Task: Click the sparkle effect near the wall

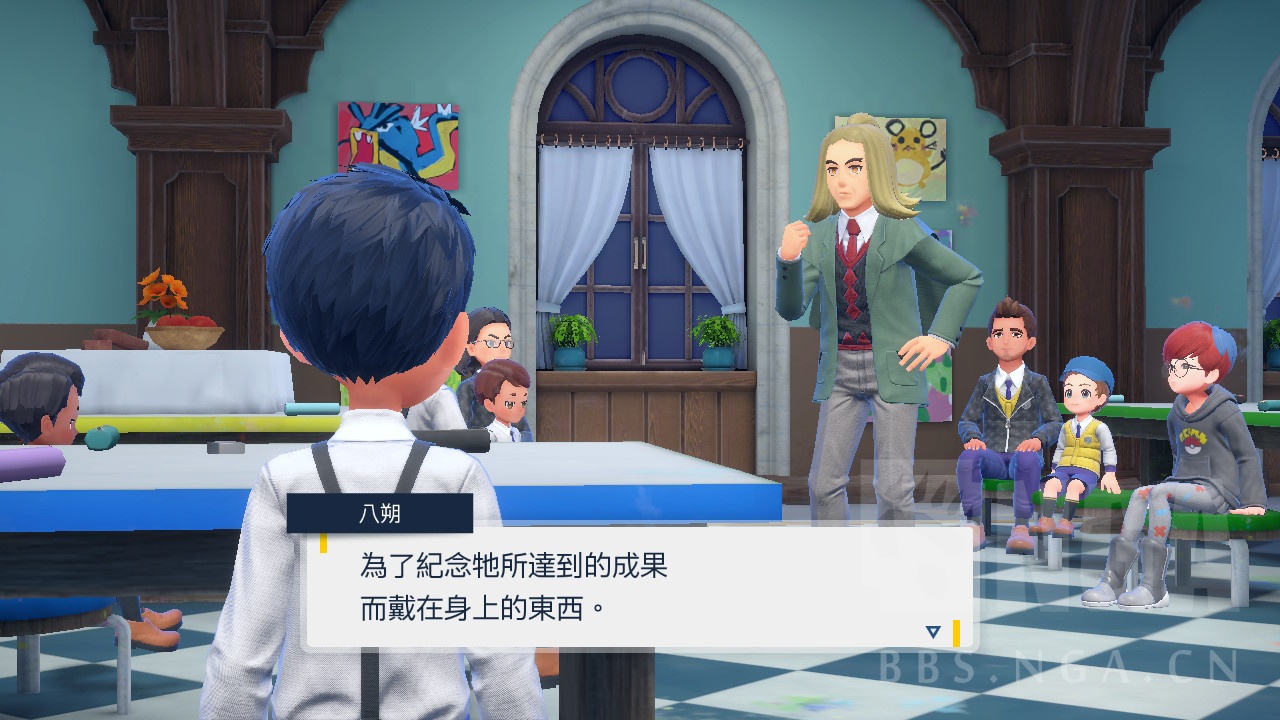Action: [964, 211]
